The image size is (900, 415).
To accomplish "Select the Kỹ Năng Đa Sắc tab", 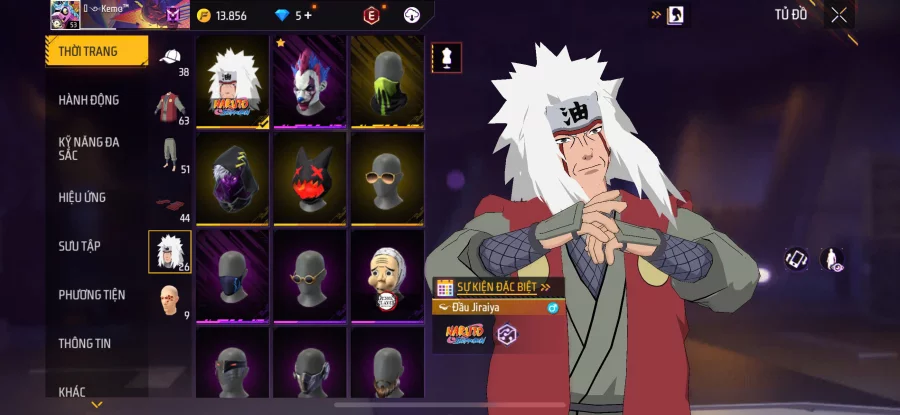I will coord(89,148).
